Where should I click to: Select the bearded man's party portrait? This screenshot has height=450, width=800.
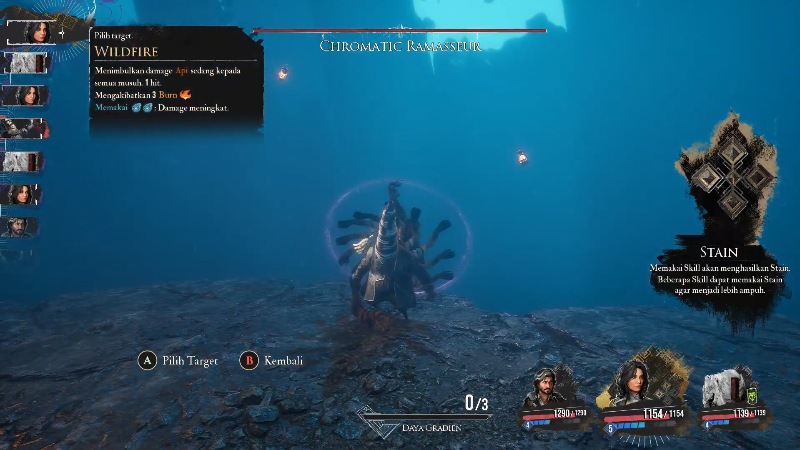[544, 385]
